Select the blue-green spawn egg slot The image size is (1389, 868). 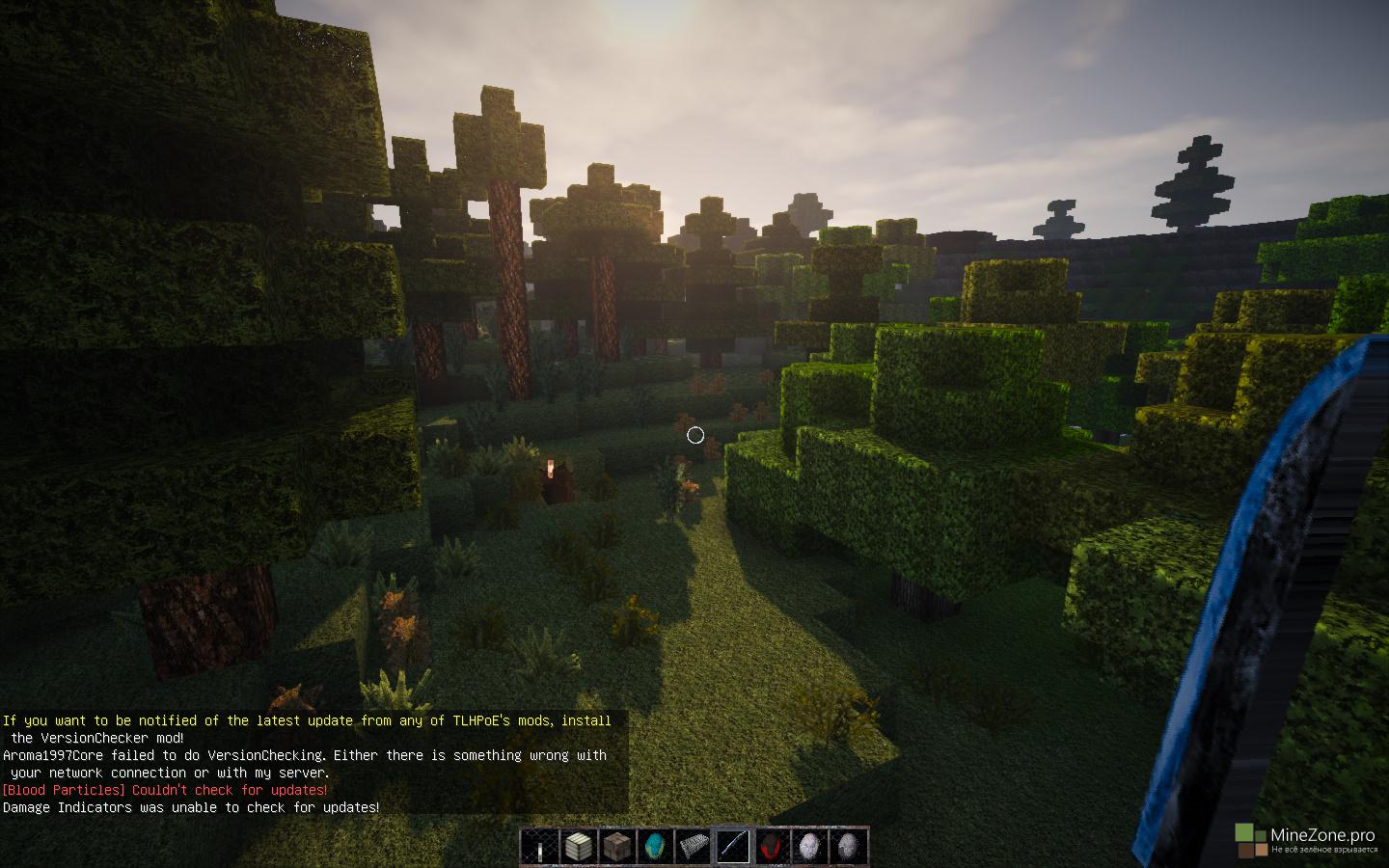point(655,847)
